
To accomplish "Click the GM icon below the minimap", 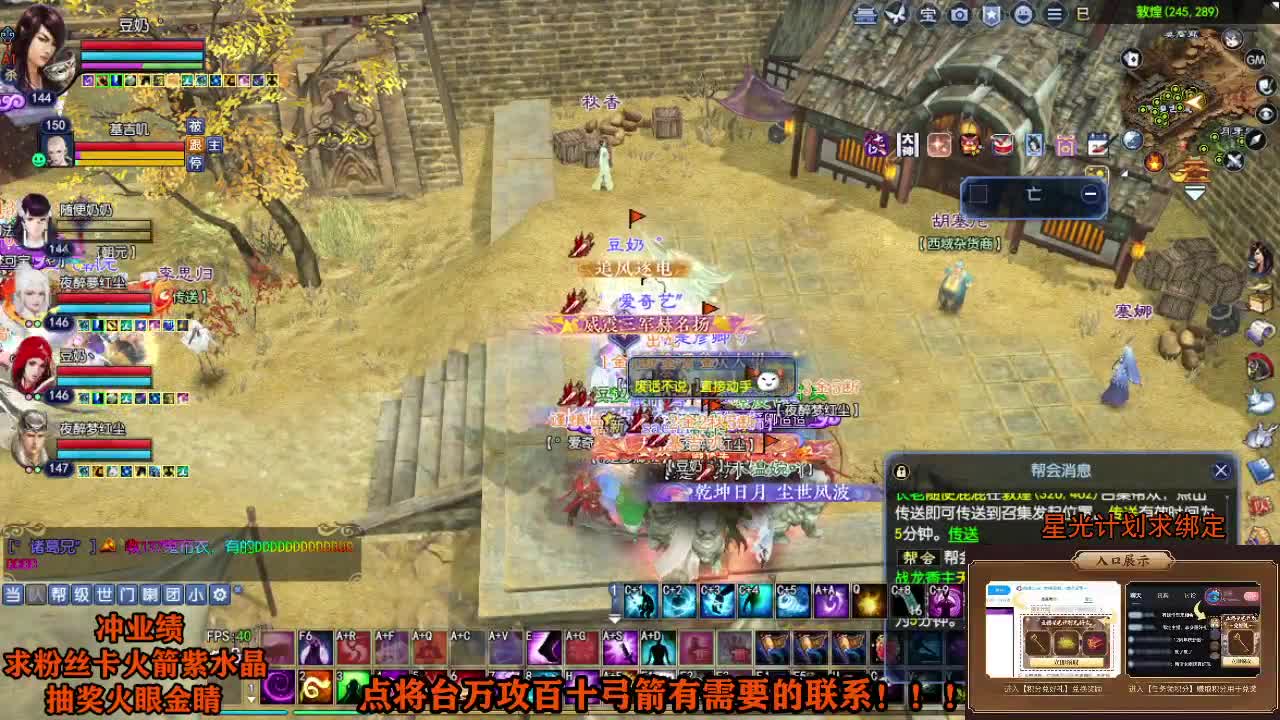I will tap(1256, 60).
